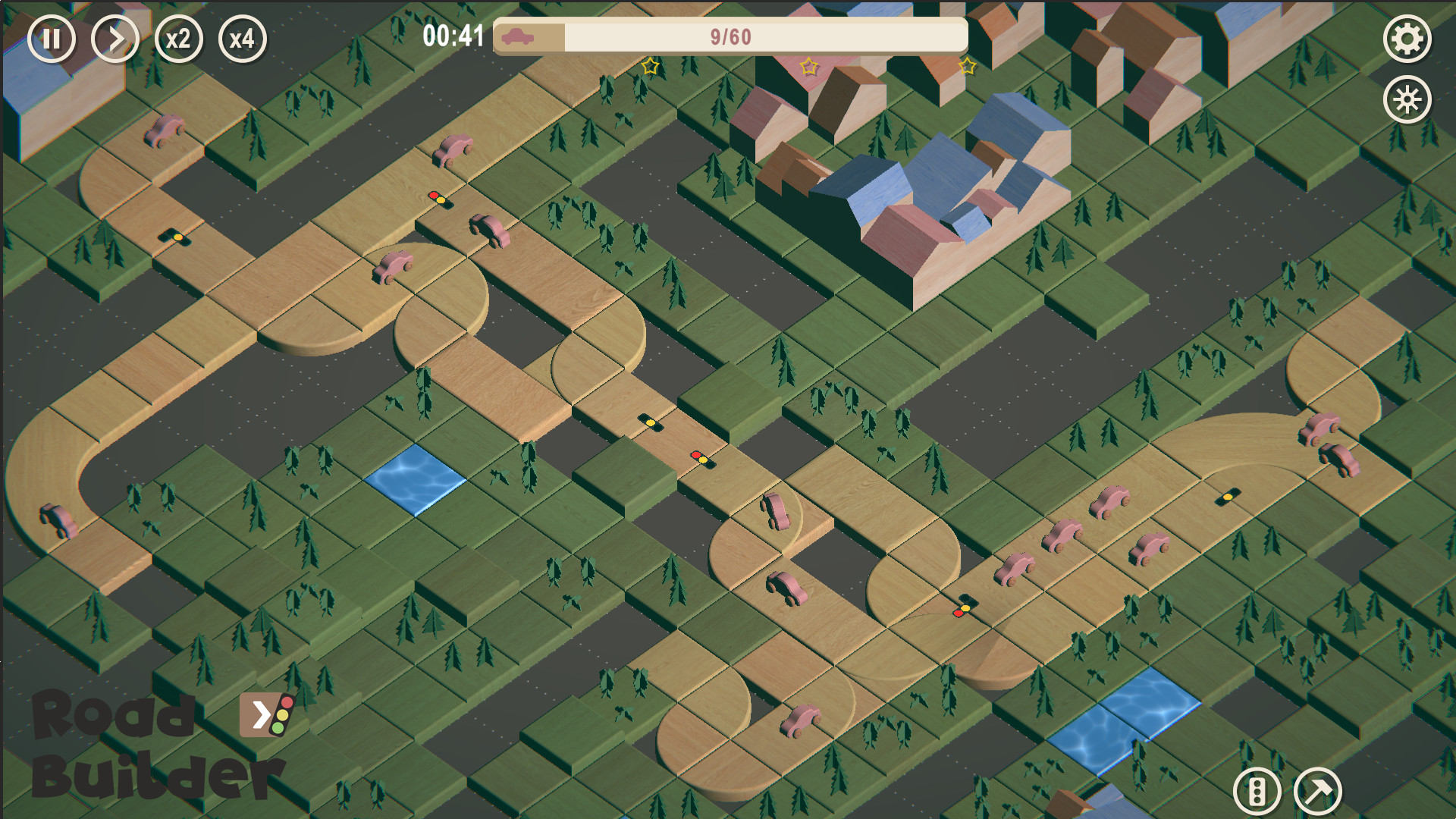Viewport: 1456px width, 819px height.
Task: Click the snowflake icon below settings
Action: [x=1407, y=99]
